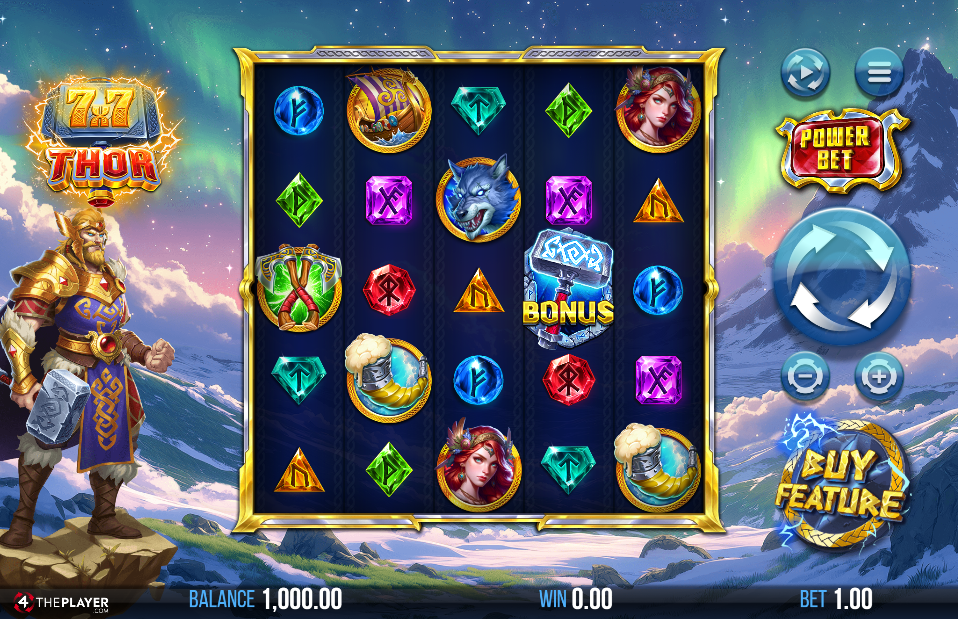Viewport: 958px width, 619px height.
Task: Open the Buy Feature menu
Action: (841, 483)
